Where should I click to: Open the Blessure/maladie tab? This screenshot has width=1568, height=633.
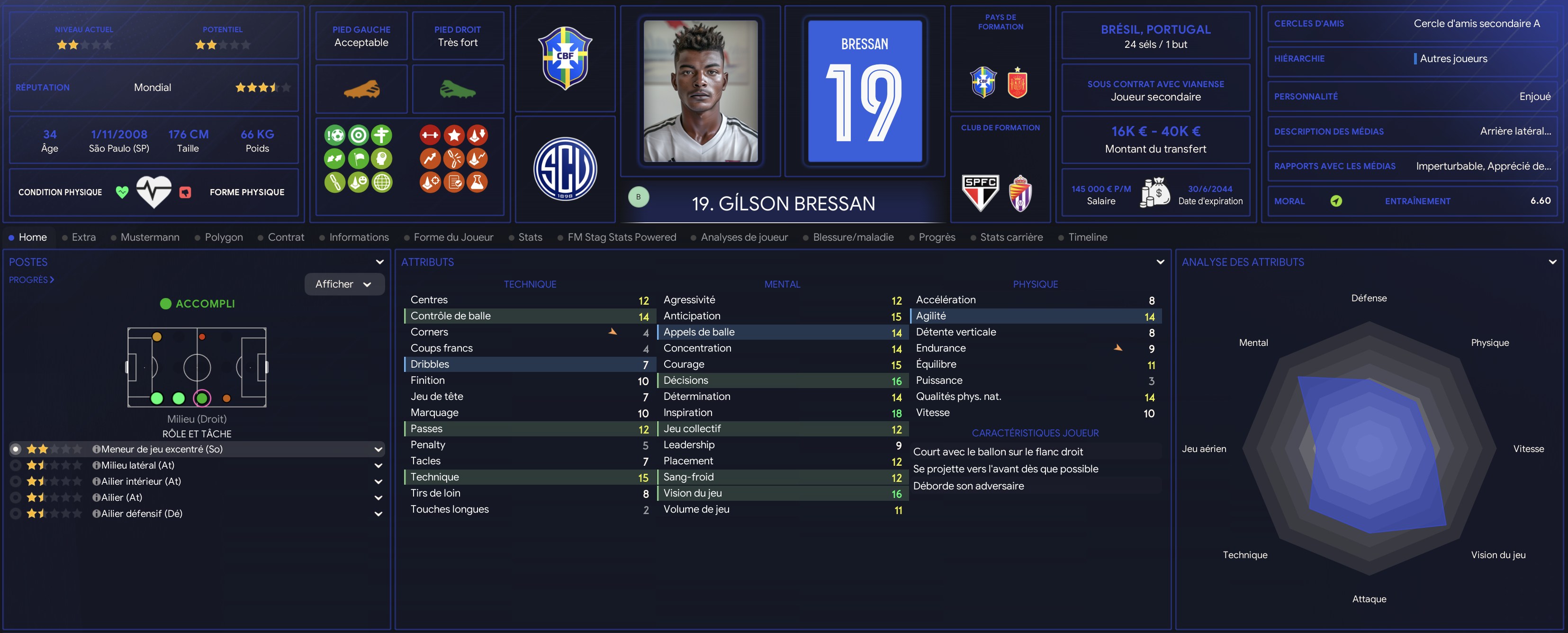853,237
